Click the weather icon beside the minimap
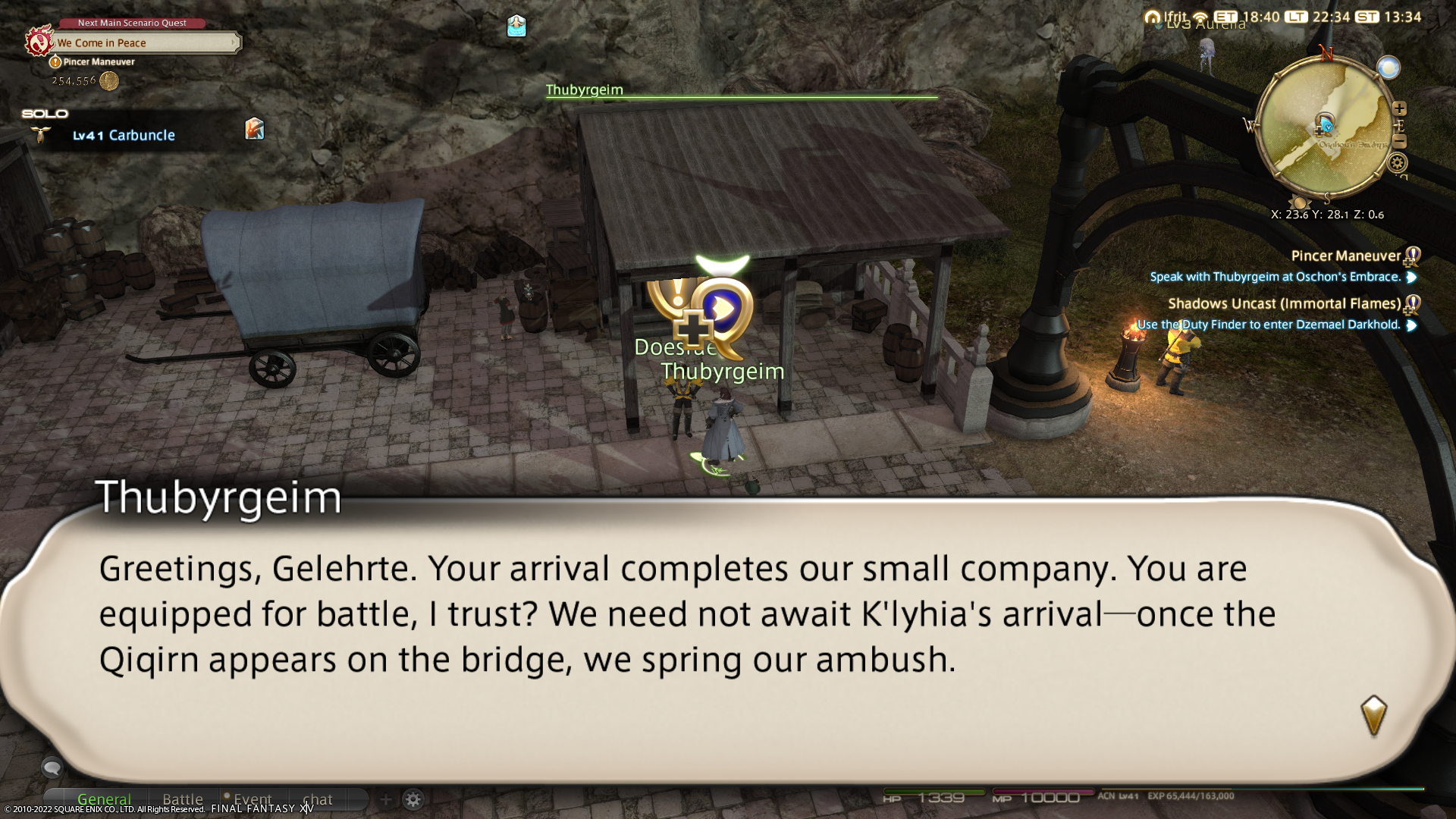The image size is (1456, 819). click(1389, 68)
